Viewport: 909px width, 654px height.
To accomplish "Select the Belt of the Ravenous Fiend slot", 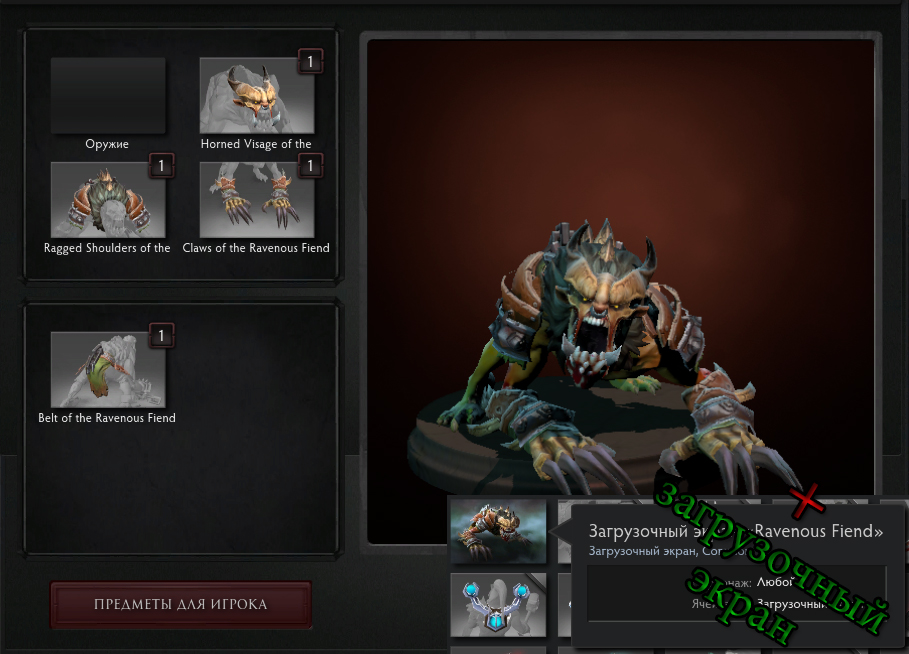I will click(108, 369).
